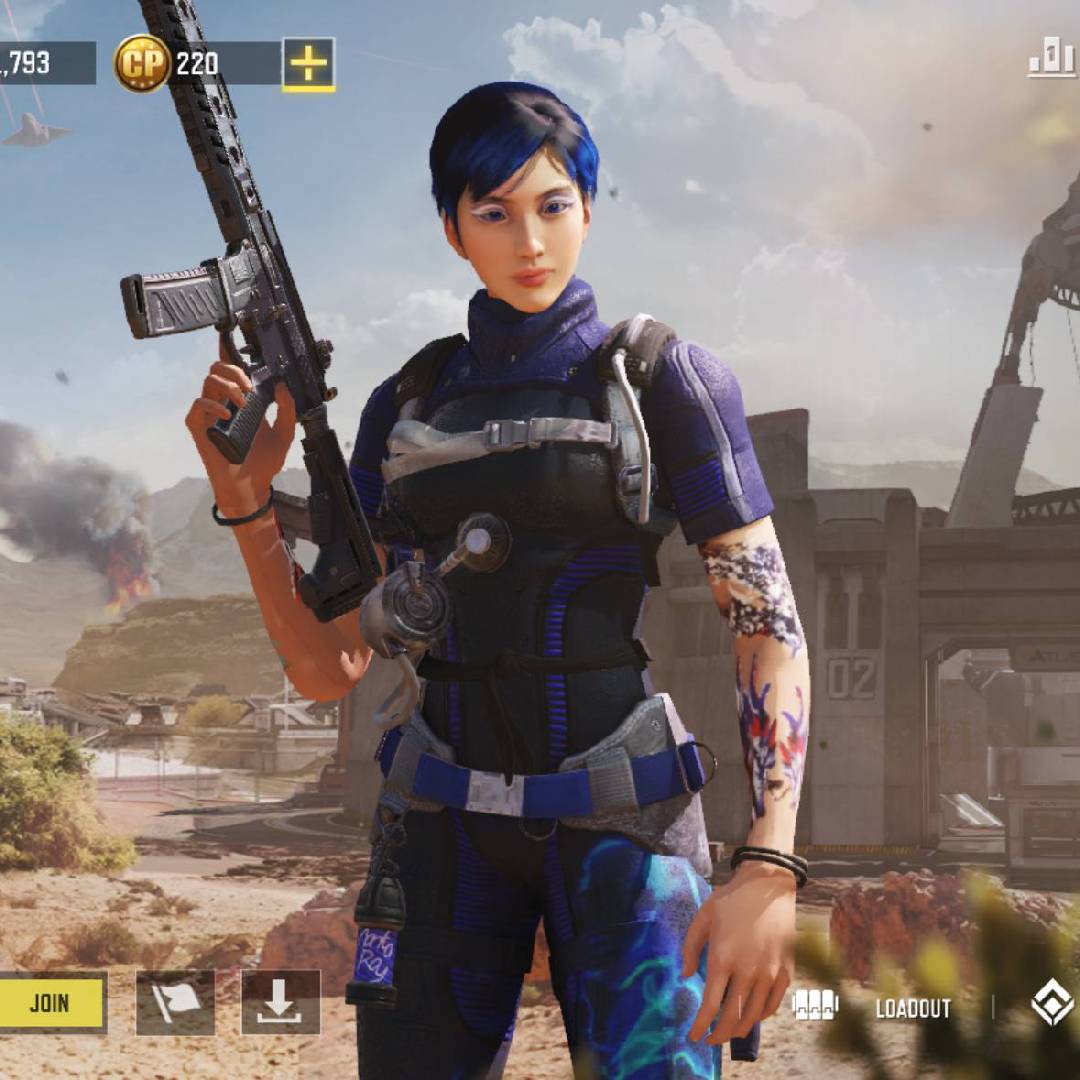Open the LOADOUT menu
Image resolution: width=1080 pixels, height=1080 pixels.
911,1008
